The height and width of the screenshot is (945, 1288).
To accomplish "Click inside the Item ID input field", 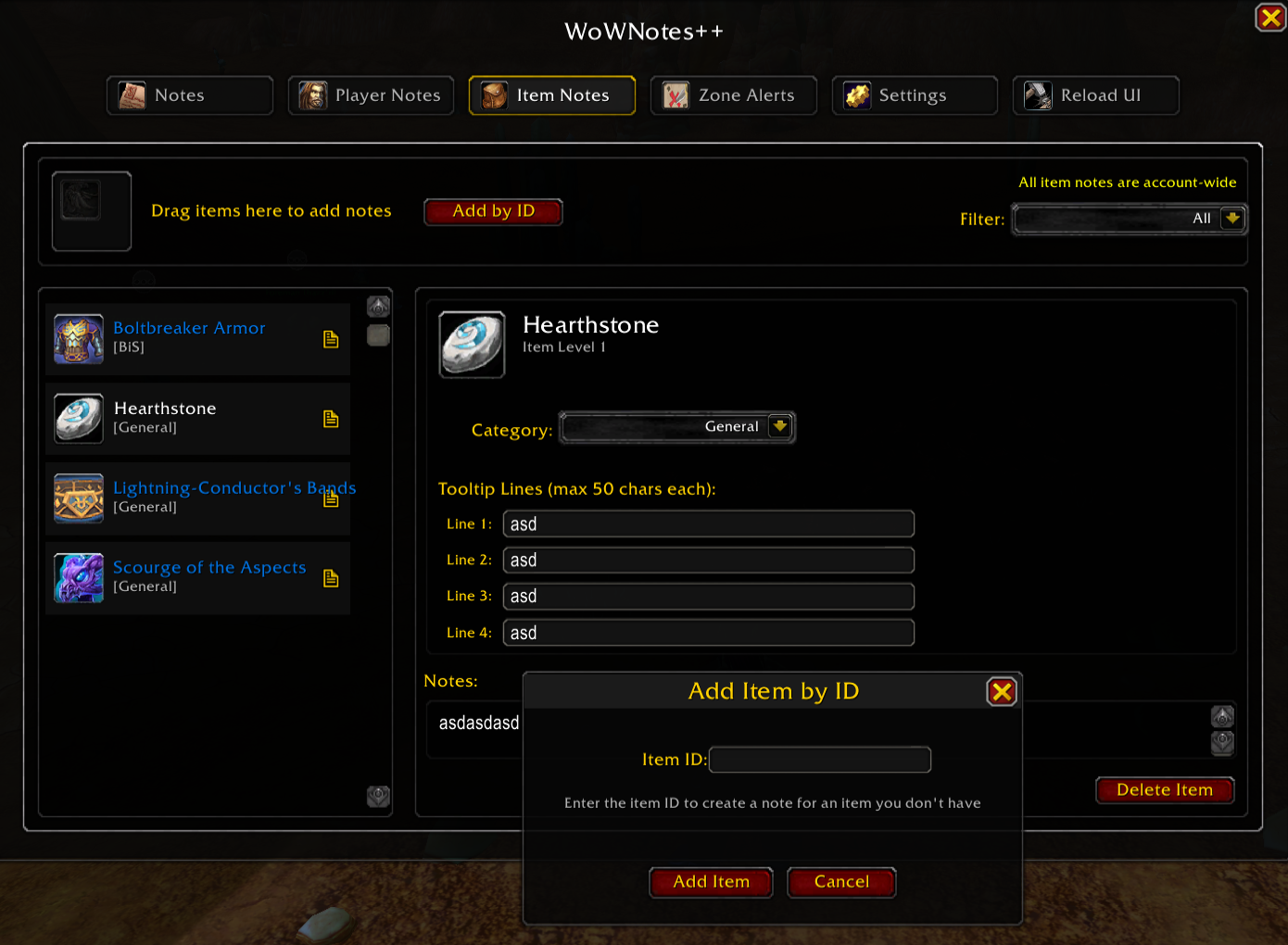I will tap(819, 759).
